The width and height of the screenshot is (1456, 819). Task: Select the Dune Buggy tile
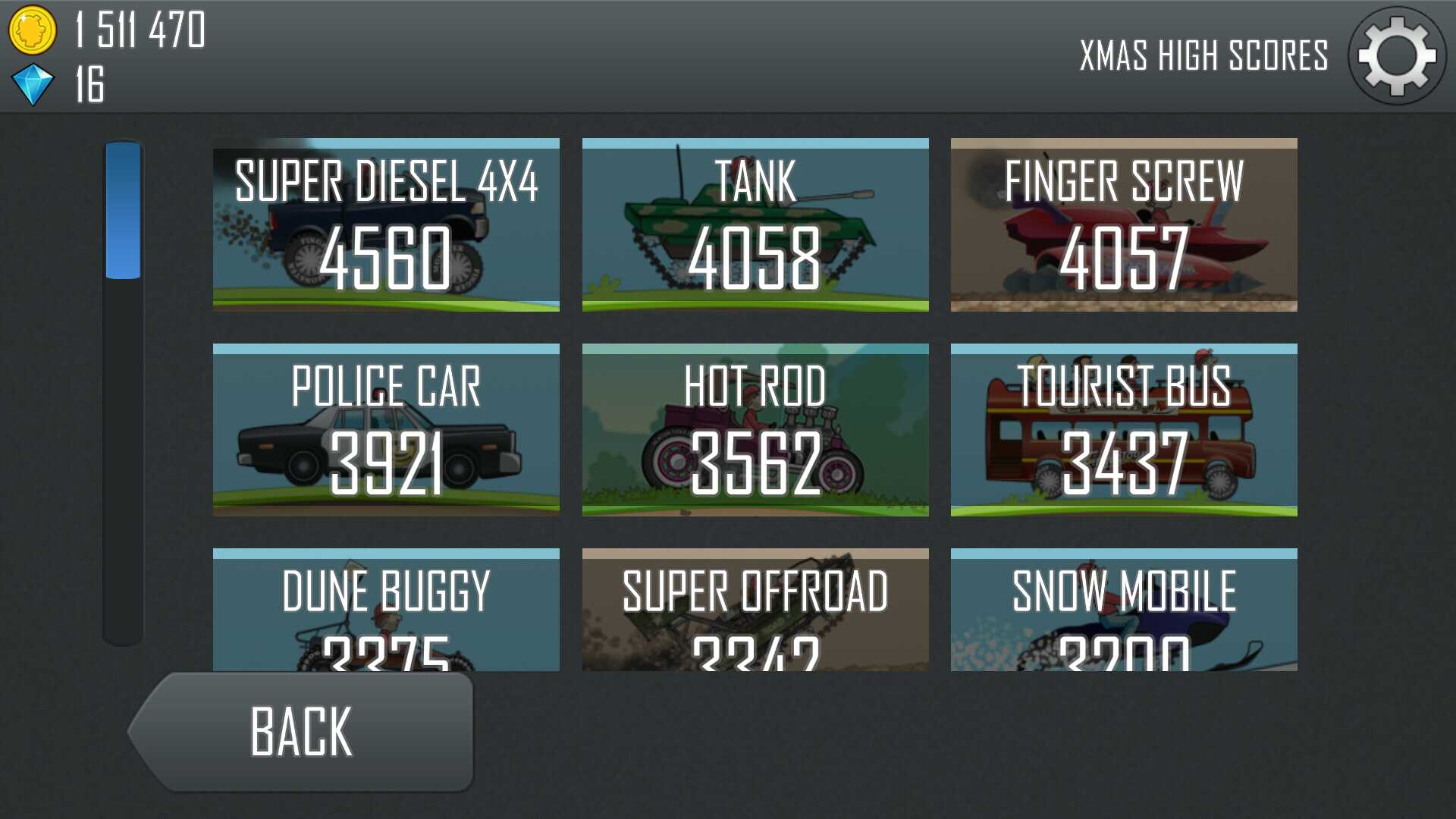click(x=386, y=610)
